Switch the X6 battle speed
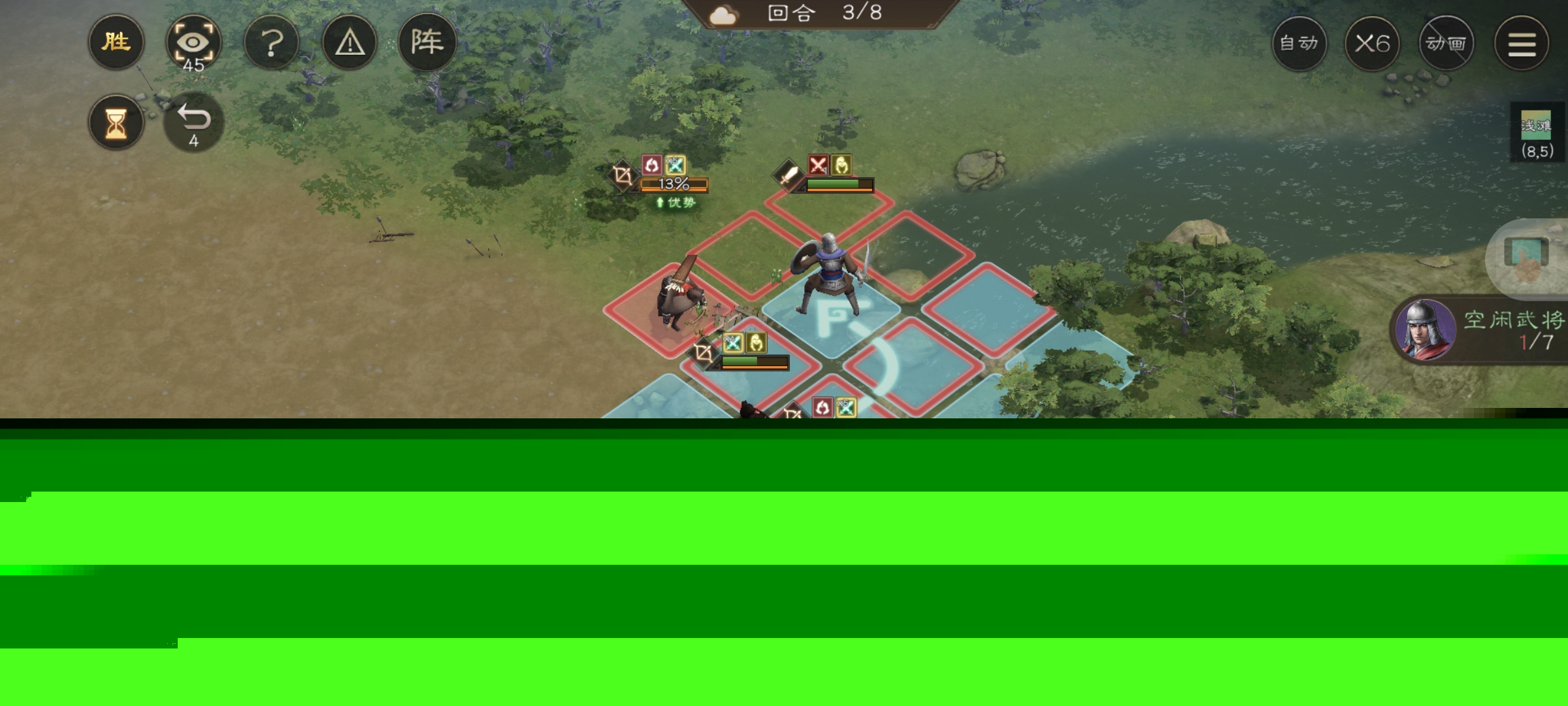Screen dimensions: 1568x706 point(1373,42)
